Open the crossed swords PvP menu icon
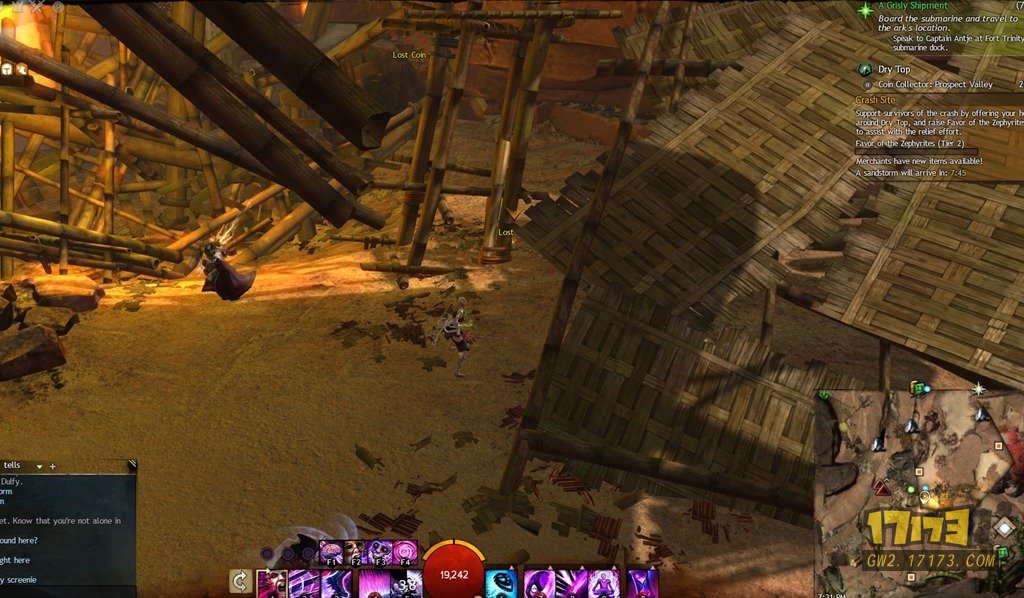The image size is (1024, 598). click(x=38, y=8)
